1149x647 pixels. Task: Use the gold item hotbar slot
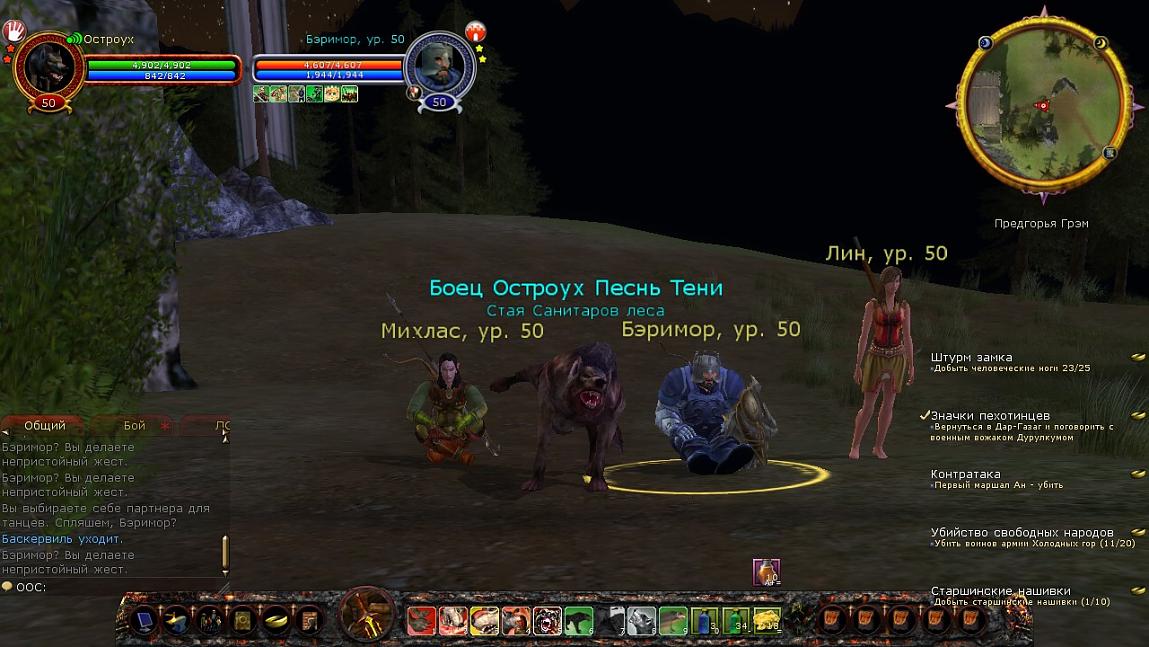pos(767,621)
